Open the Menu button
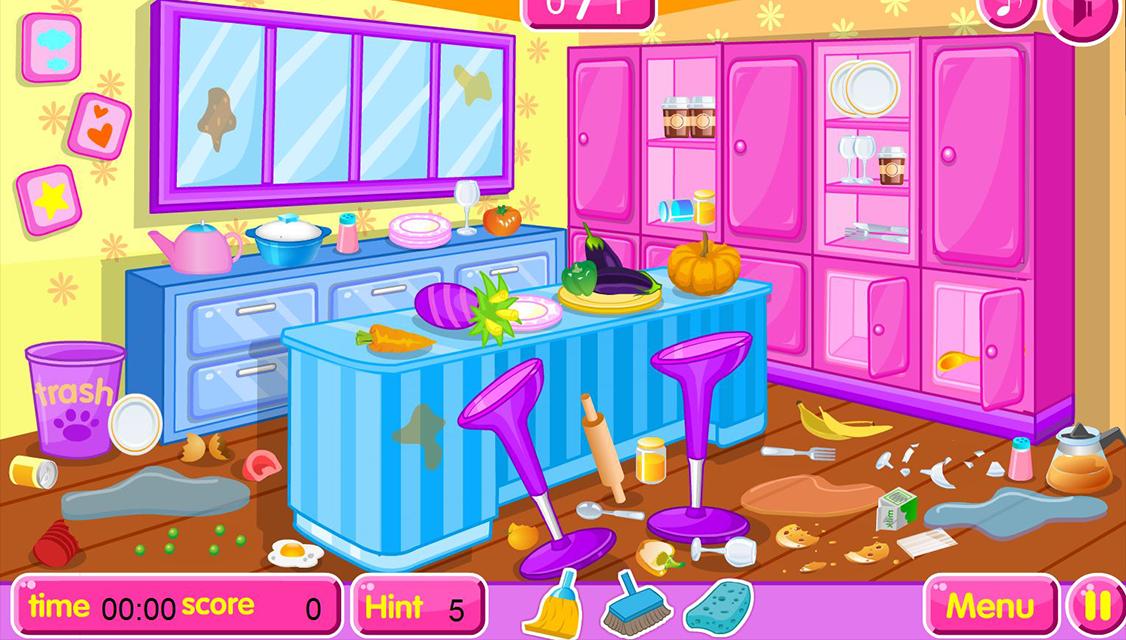Viewport: 1126px width, 640px height. [989, 606]
